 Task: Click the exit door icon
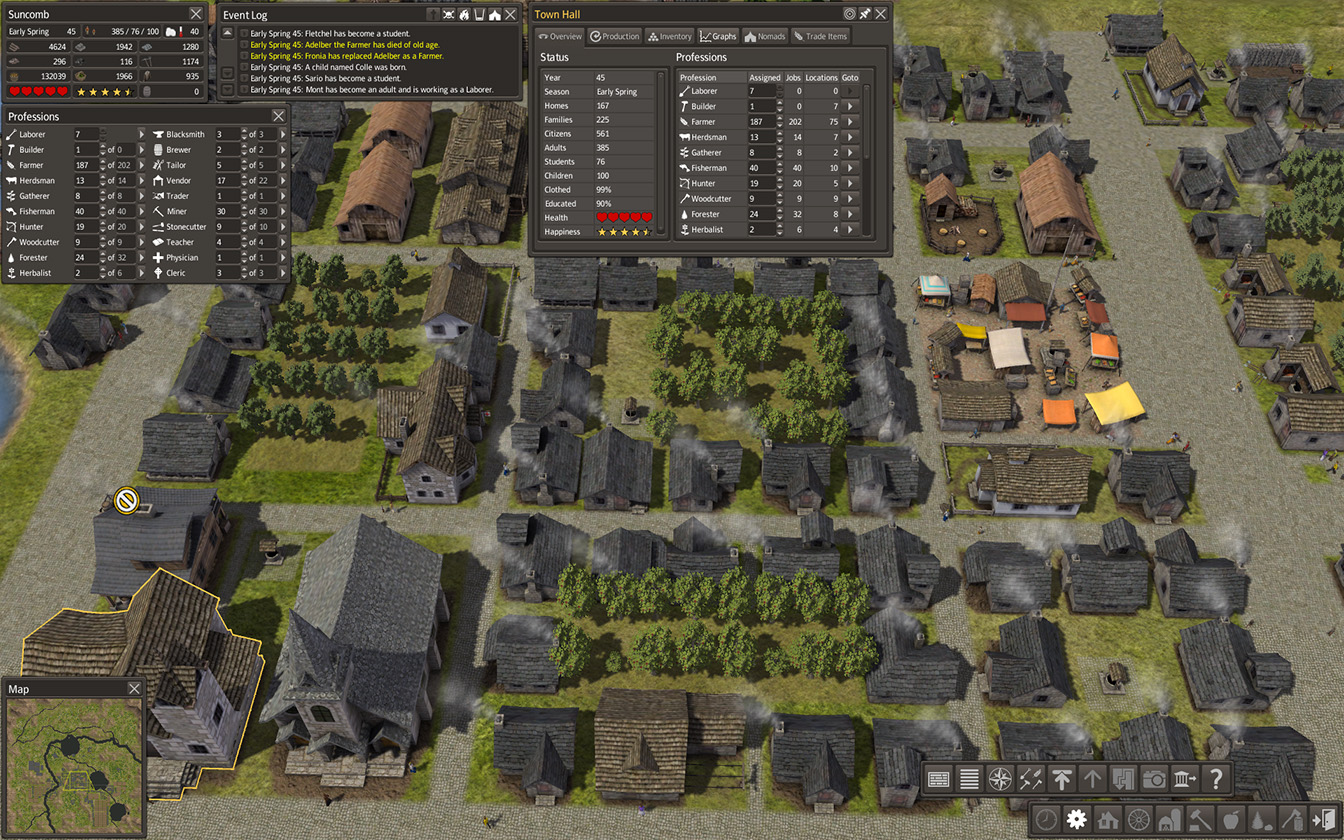1324,819
